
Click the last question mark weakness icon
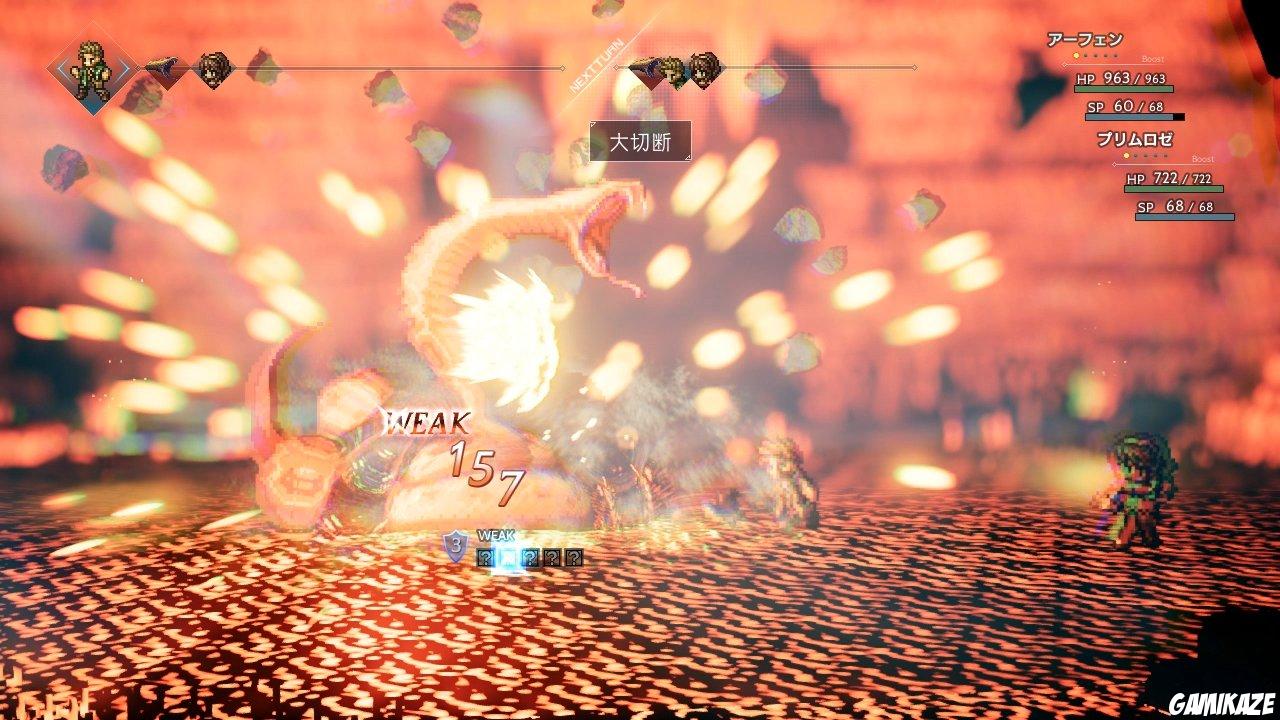(574, 557)
